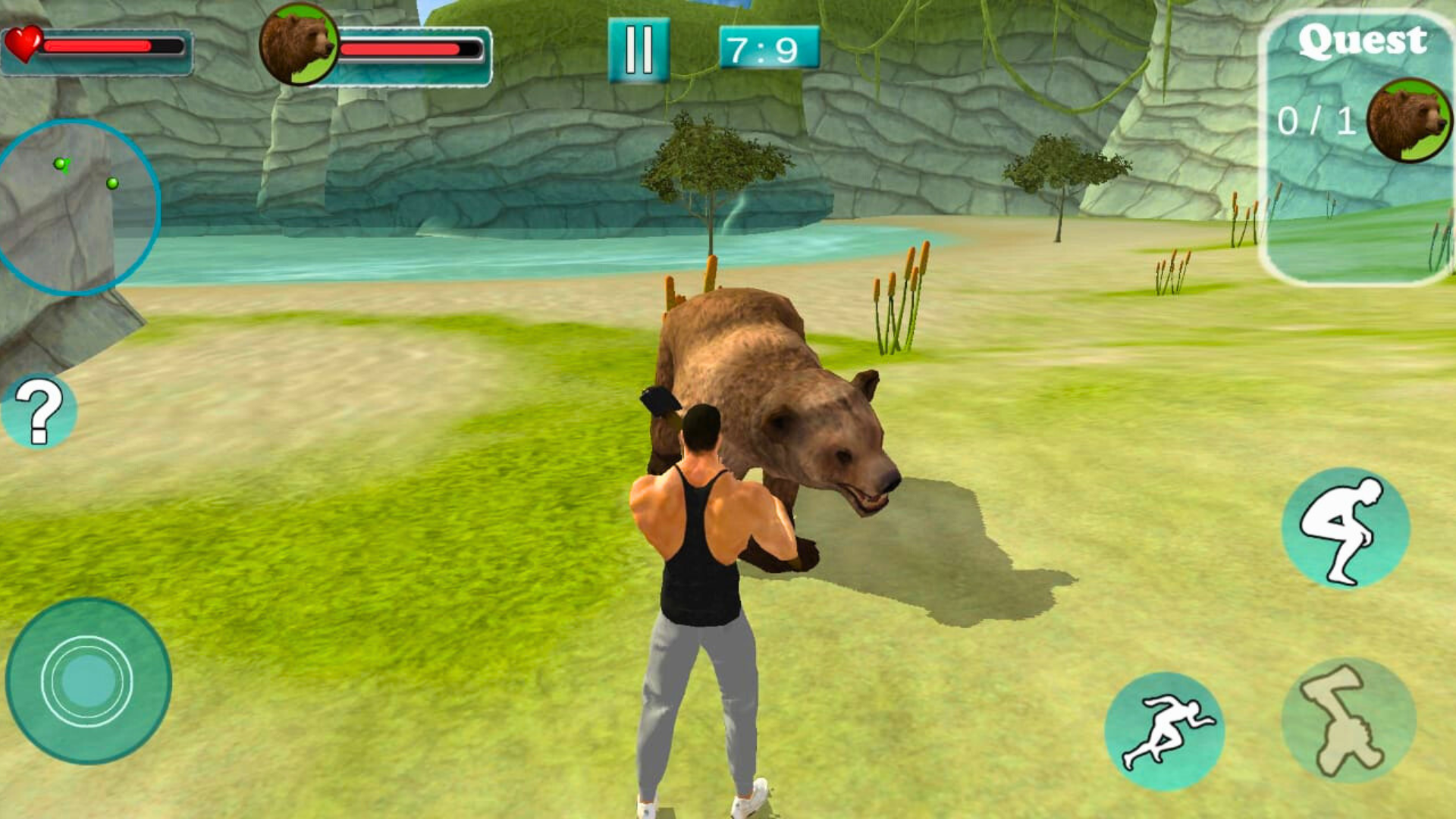Use the axe attack button
The height and width of the screenshot is (819, 1456).
[x=1348, y=720]
